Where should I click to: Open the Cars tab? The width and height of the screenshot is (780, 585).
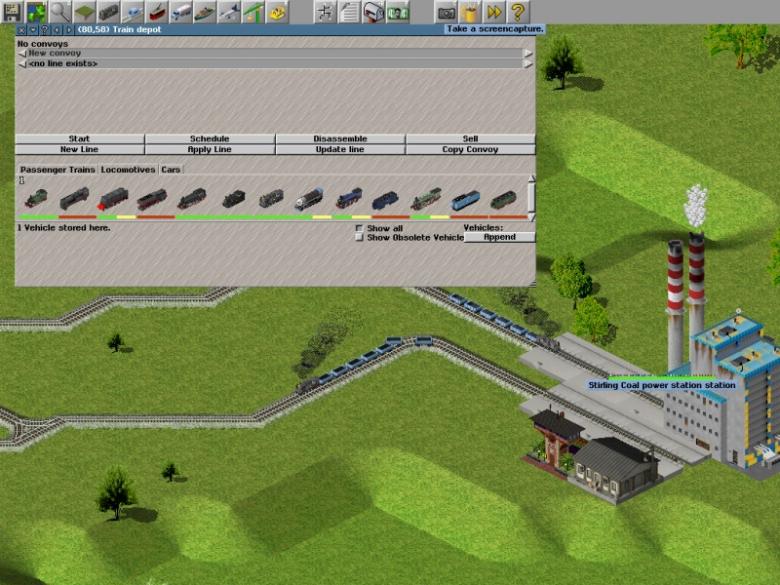(171, 170)
